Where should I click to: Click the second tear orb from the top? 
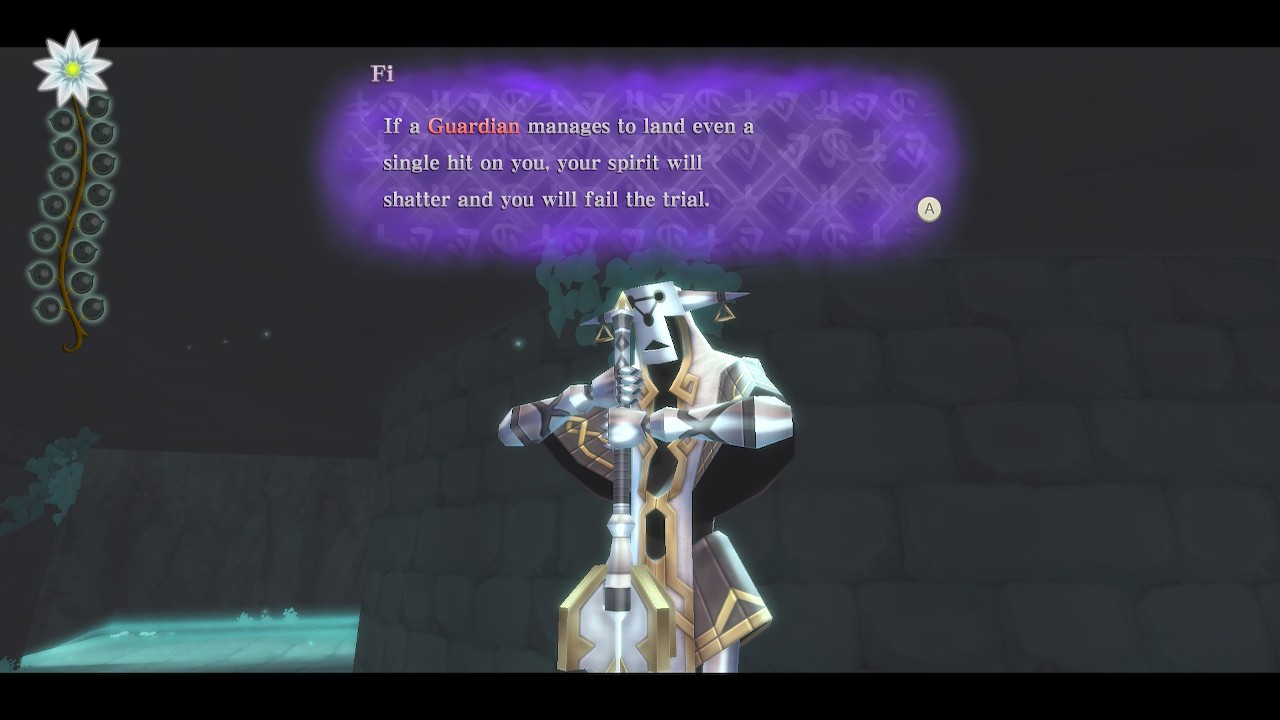tap(64, 120)
